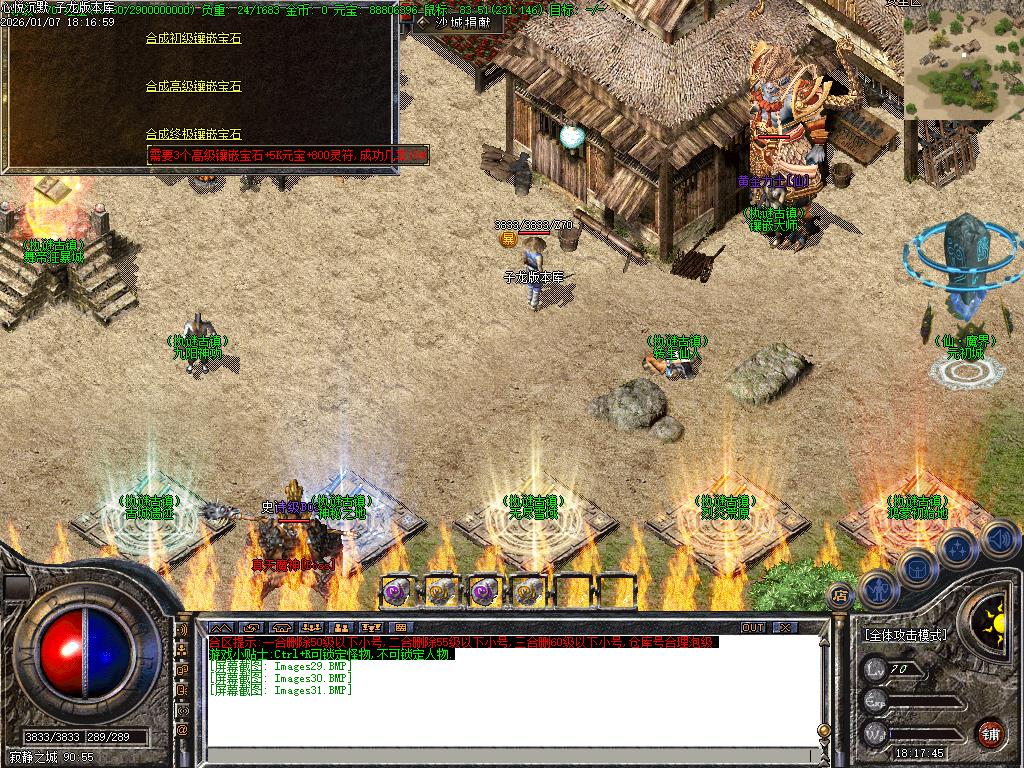The height and width of the screenshot is (768, 1024).
Task: Choose 合成初级镶嵌宝石 dialogue option
Action: [x=193, y=39]
